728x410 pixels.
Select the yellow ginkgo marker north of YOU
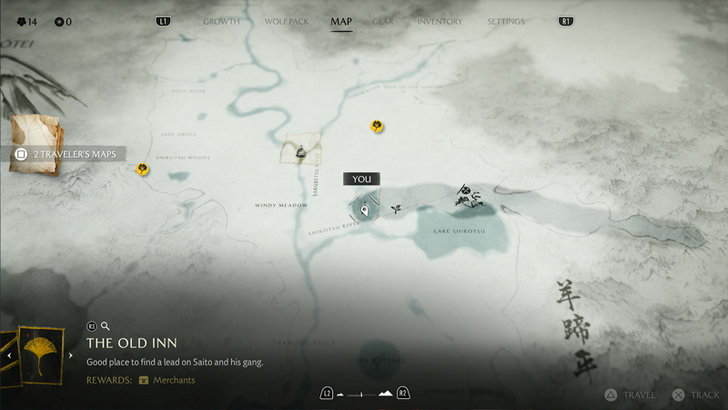(x=377, y=126)
